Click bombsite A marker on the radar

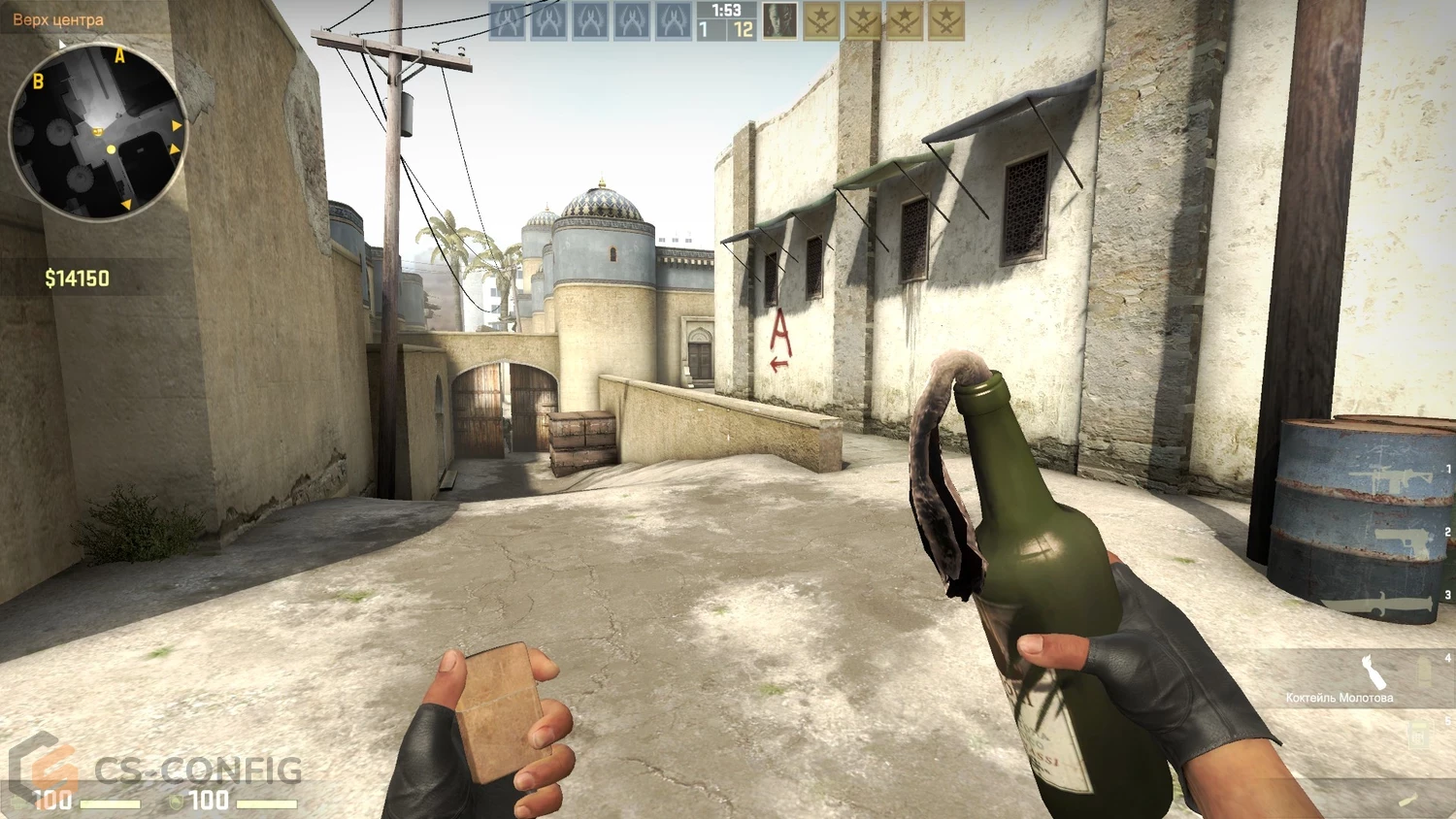119,56
